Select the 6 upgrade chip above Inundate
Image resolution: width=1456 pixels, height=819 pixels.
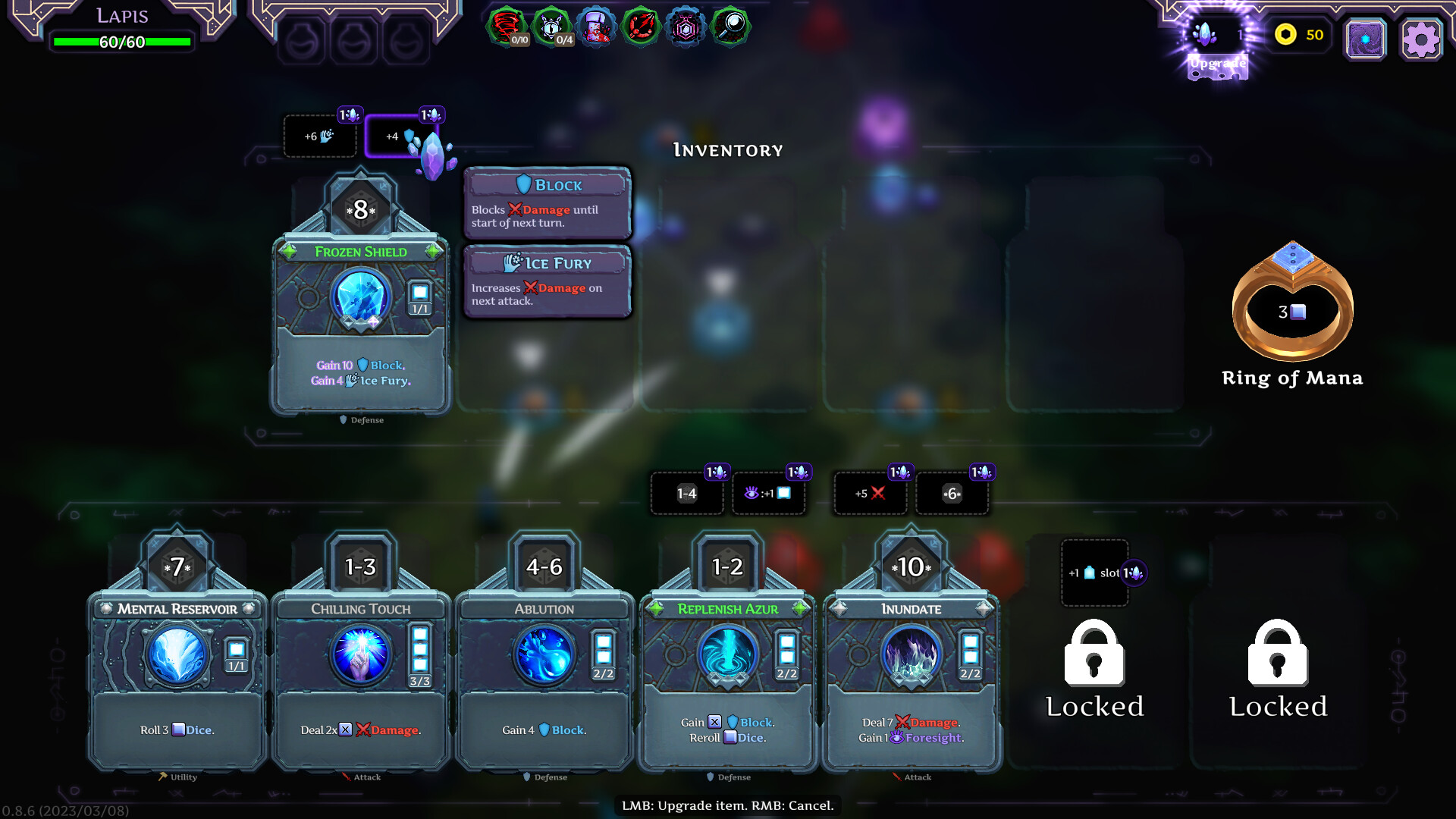(x=952, y=493)
